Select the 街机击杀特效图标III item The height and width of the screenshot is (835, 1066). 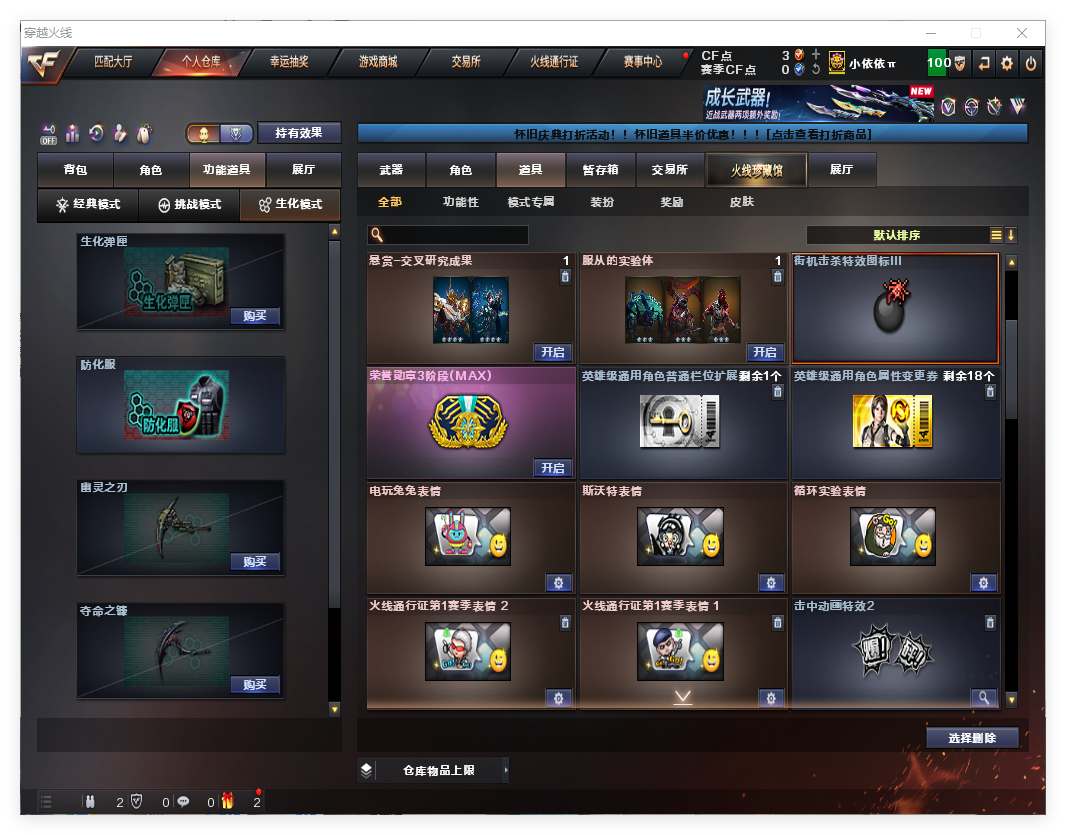point(895,309)
